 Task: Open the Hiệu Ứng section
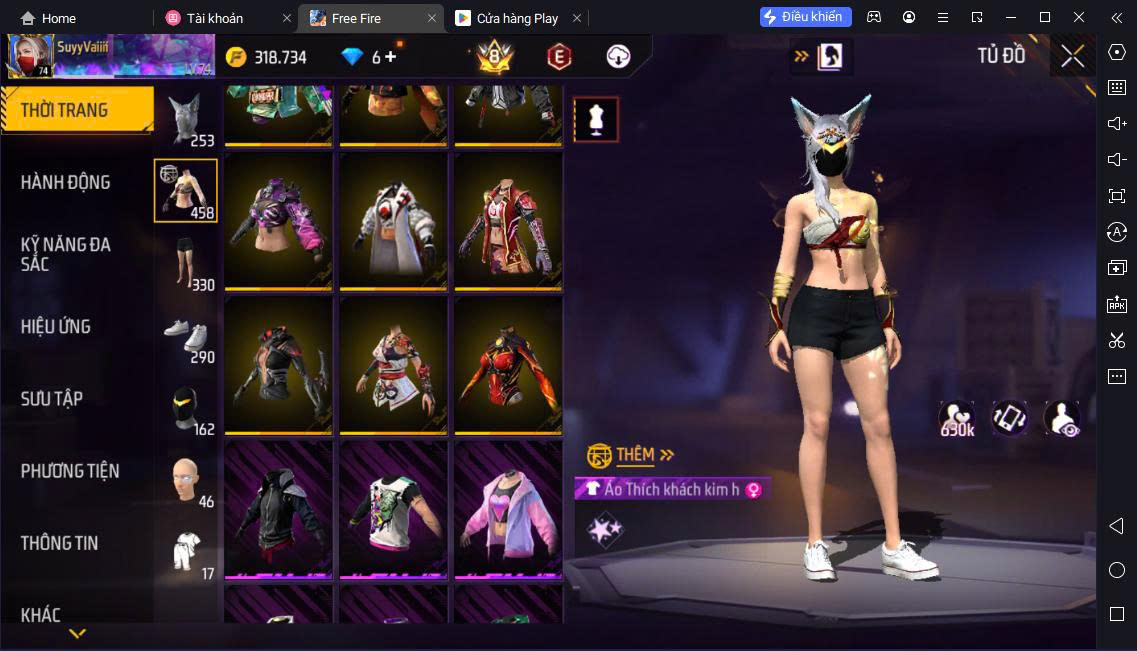click(56, 326)
